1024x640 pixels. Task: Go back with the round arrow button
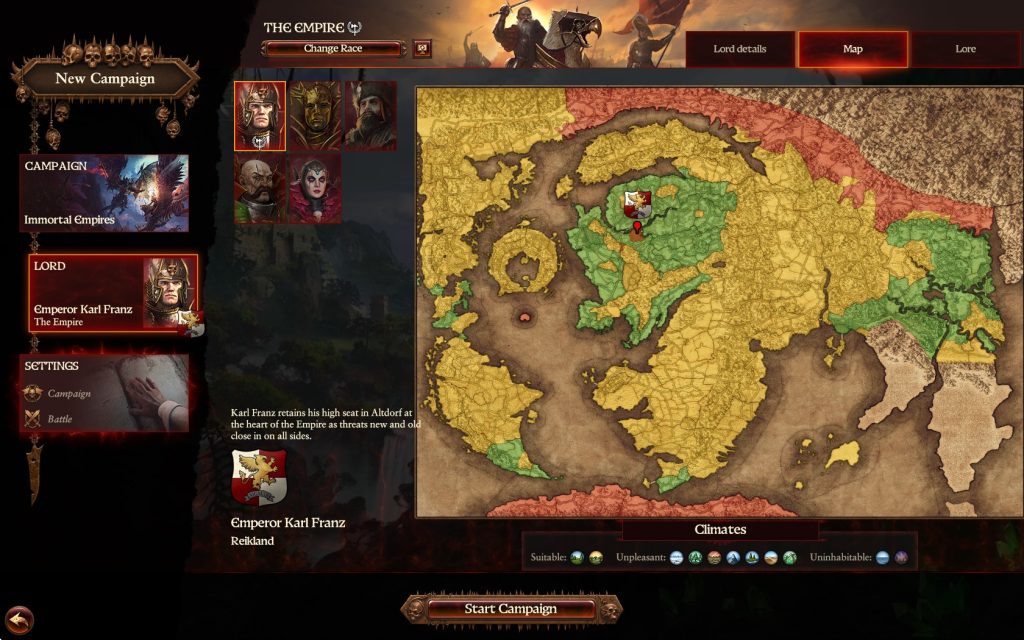(19, 620)
